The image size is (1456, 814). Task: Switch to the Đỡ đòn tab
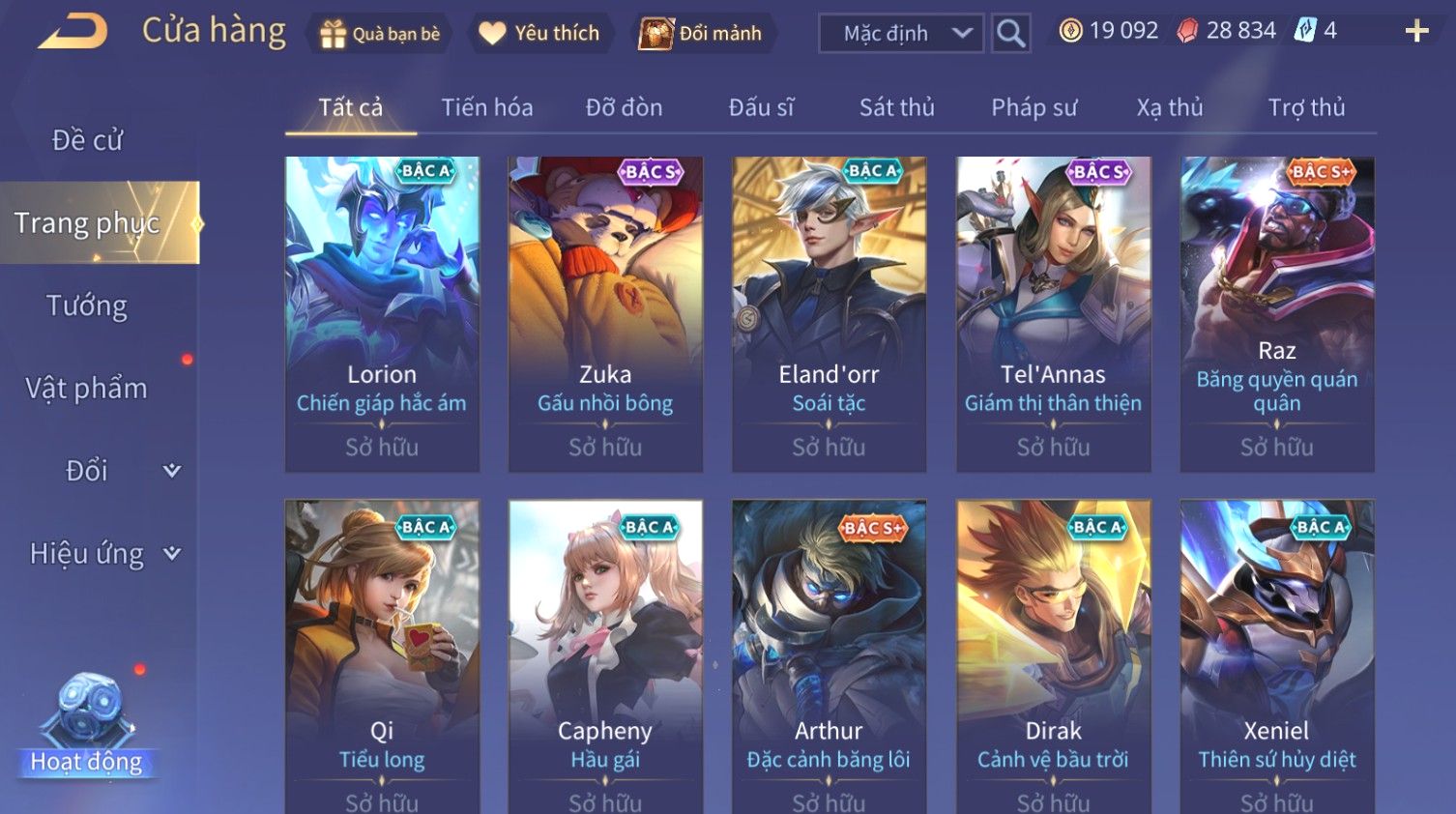(624, 107)
